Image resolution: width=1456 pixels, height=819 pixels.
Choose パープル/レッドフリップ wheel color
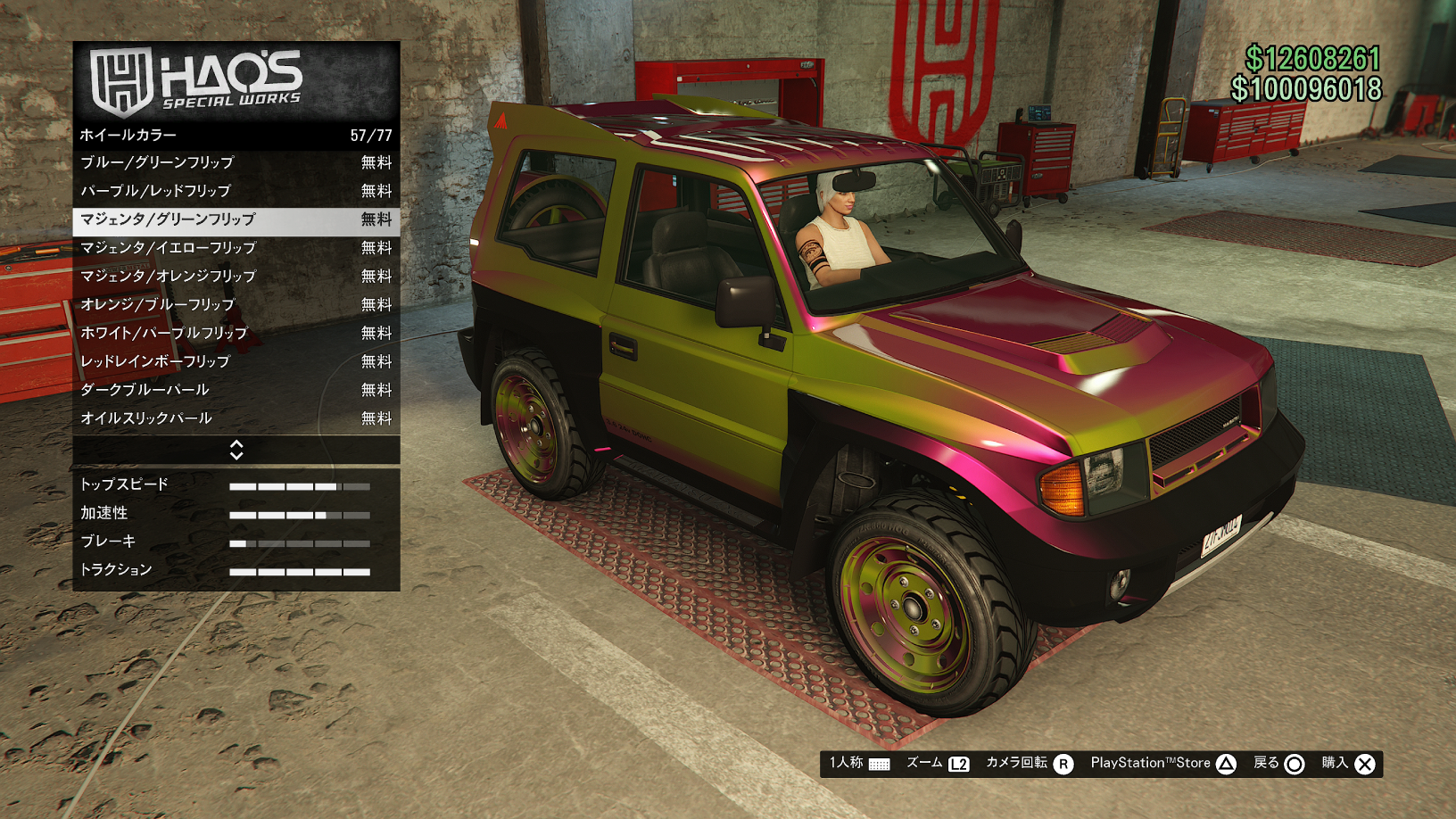tap(236, 191)
